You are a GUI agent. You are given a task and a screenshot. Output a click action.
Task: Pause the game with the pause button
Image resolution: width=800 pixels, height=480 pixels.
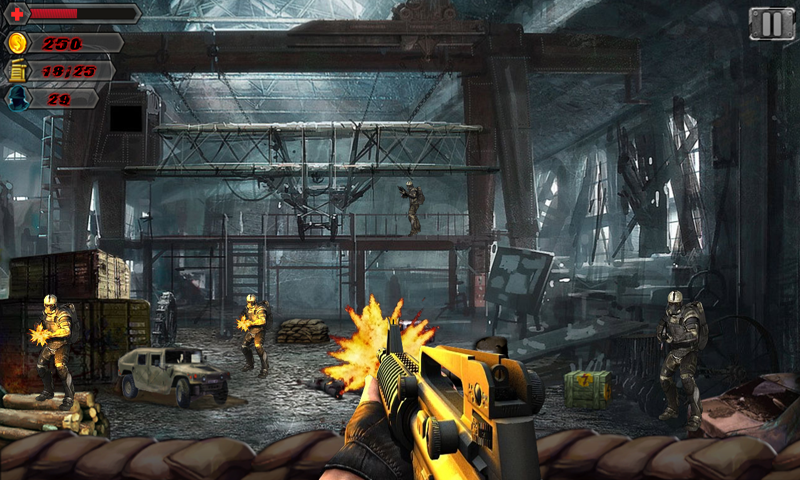[771, 24]
